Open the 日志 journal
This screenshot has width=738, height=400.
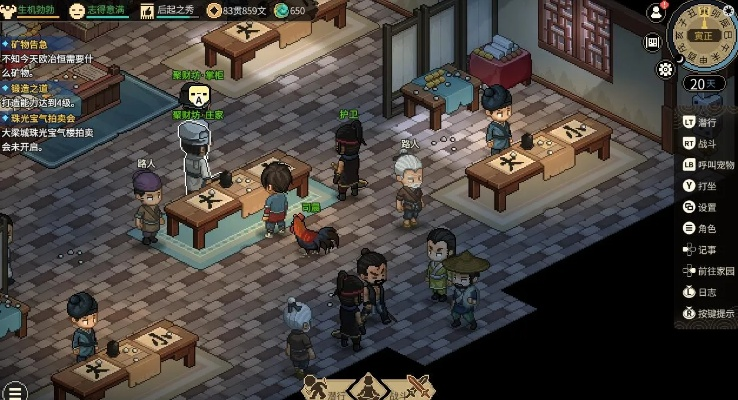706,292
